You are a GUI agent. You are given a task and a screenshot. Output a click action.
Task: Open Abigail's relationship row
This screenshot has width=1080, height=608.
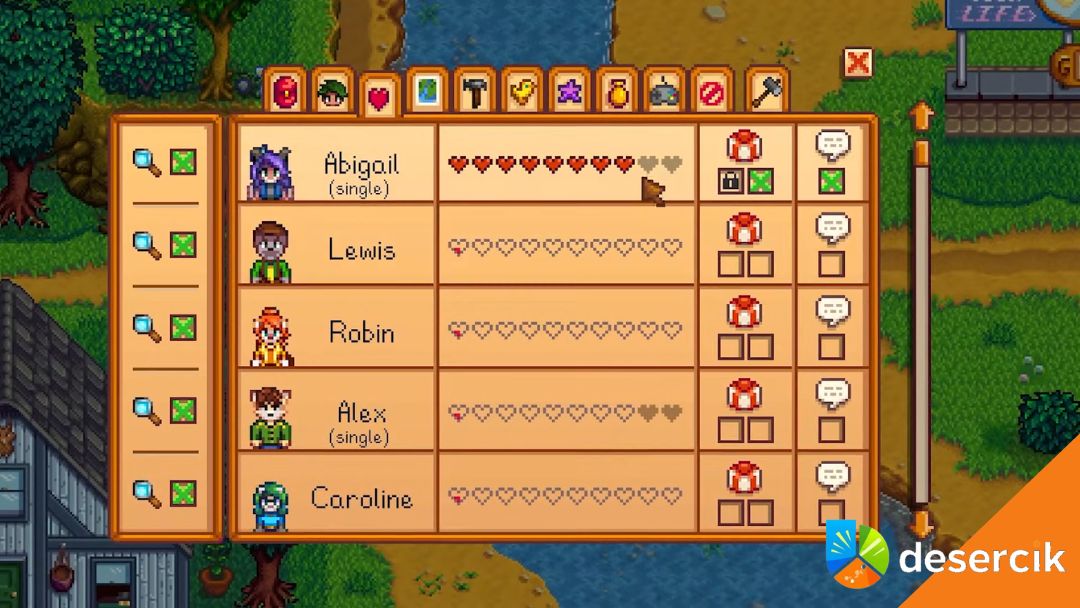pyautogui.click(x=342, y=163)
